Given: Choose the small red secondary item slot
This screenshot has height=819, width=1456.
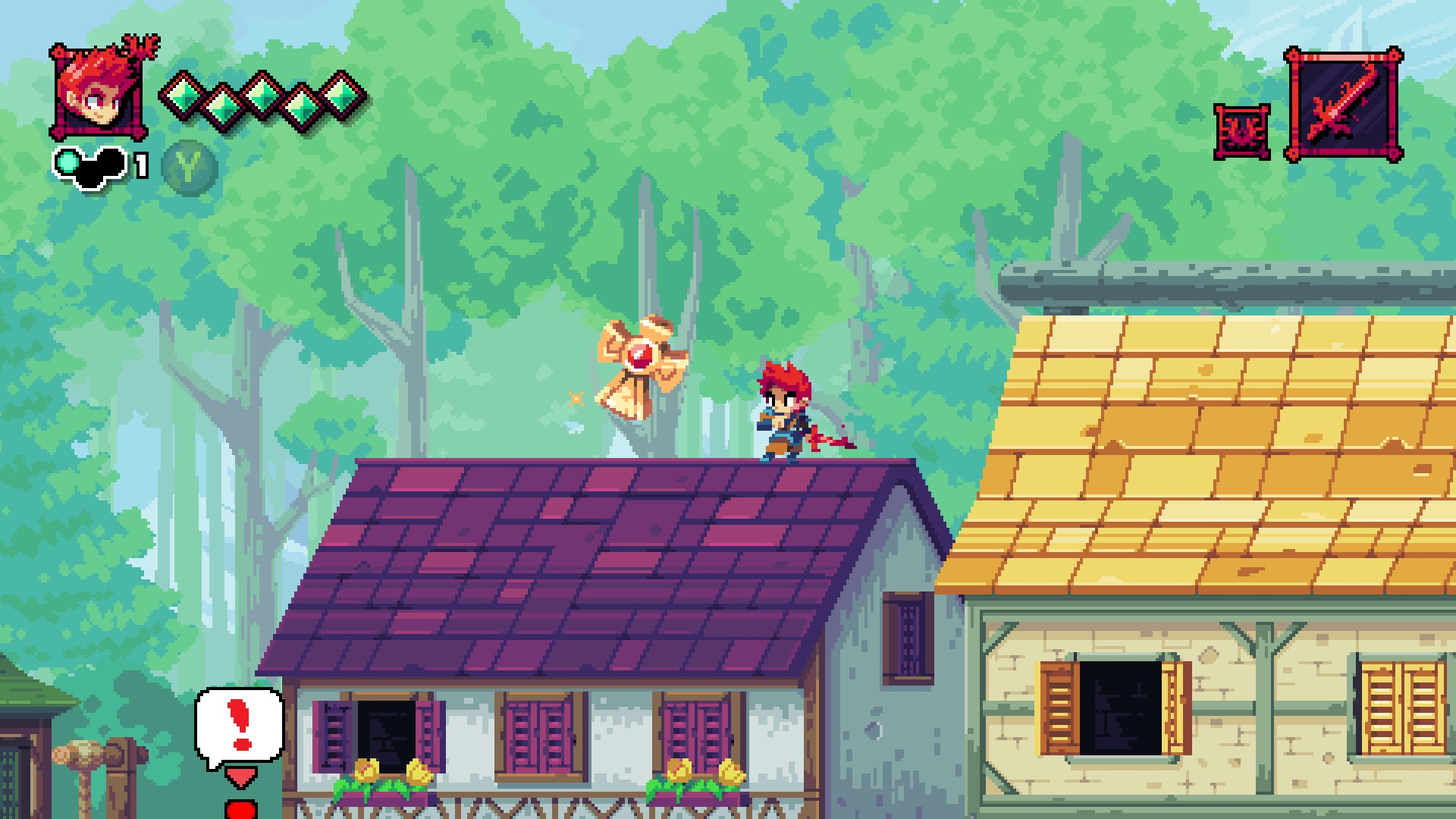Looking at the screenshot, I should 1241,132.
